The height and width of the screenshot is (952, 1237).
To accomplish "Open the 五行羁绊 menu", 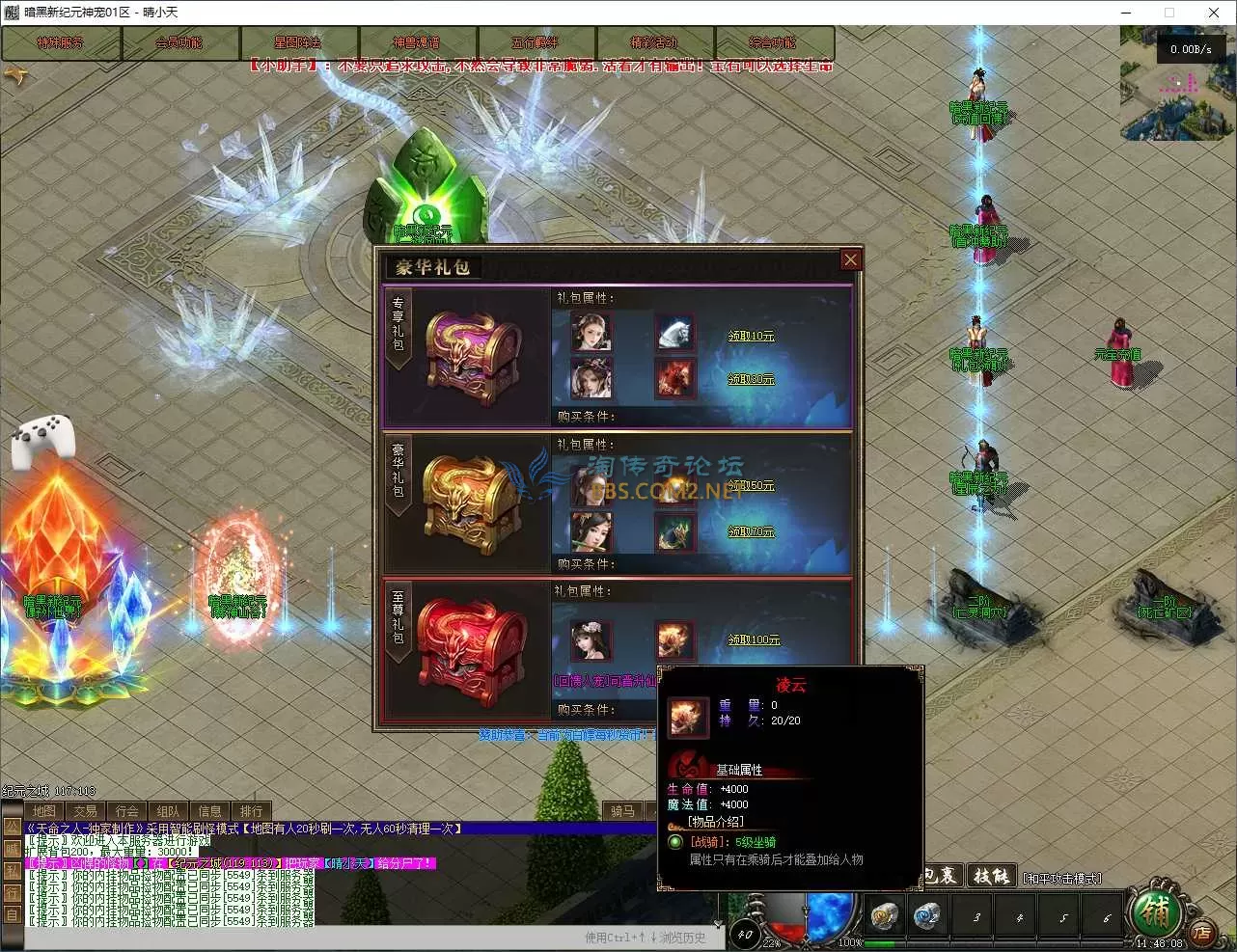I will coord(536,43).
